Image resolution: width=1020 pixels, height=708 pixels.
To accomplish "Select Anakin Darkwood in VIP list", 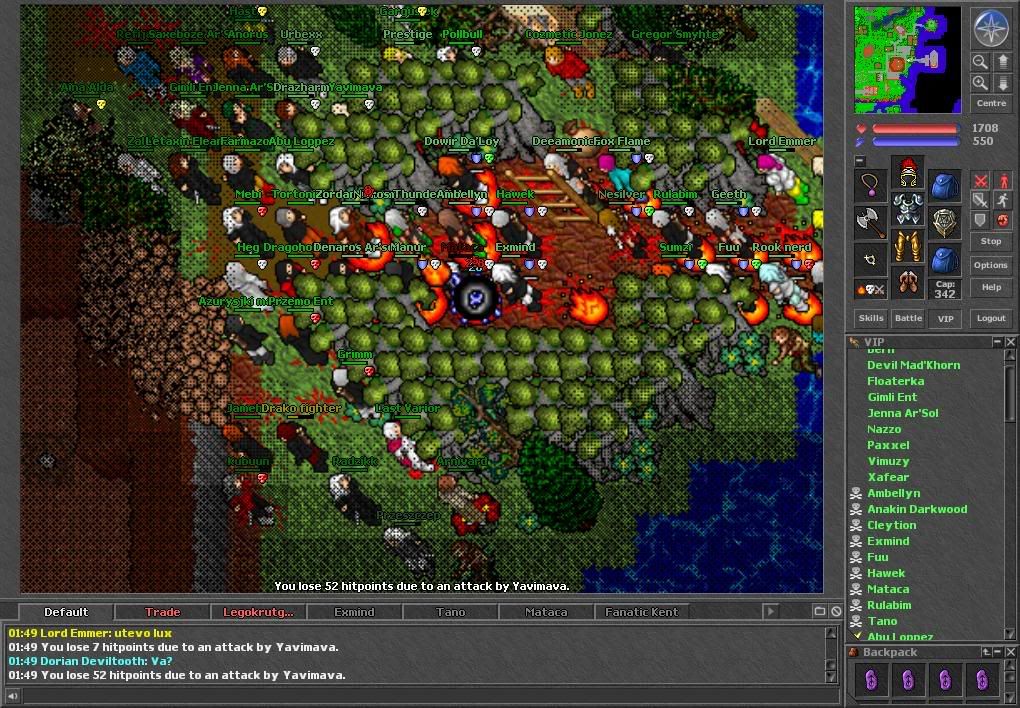I will [x=917, y=509].
